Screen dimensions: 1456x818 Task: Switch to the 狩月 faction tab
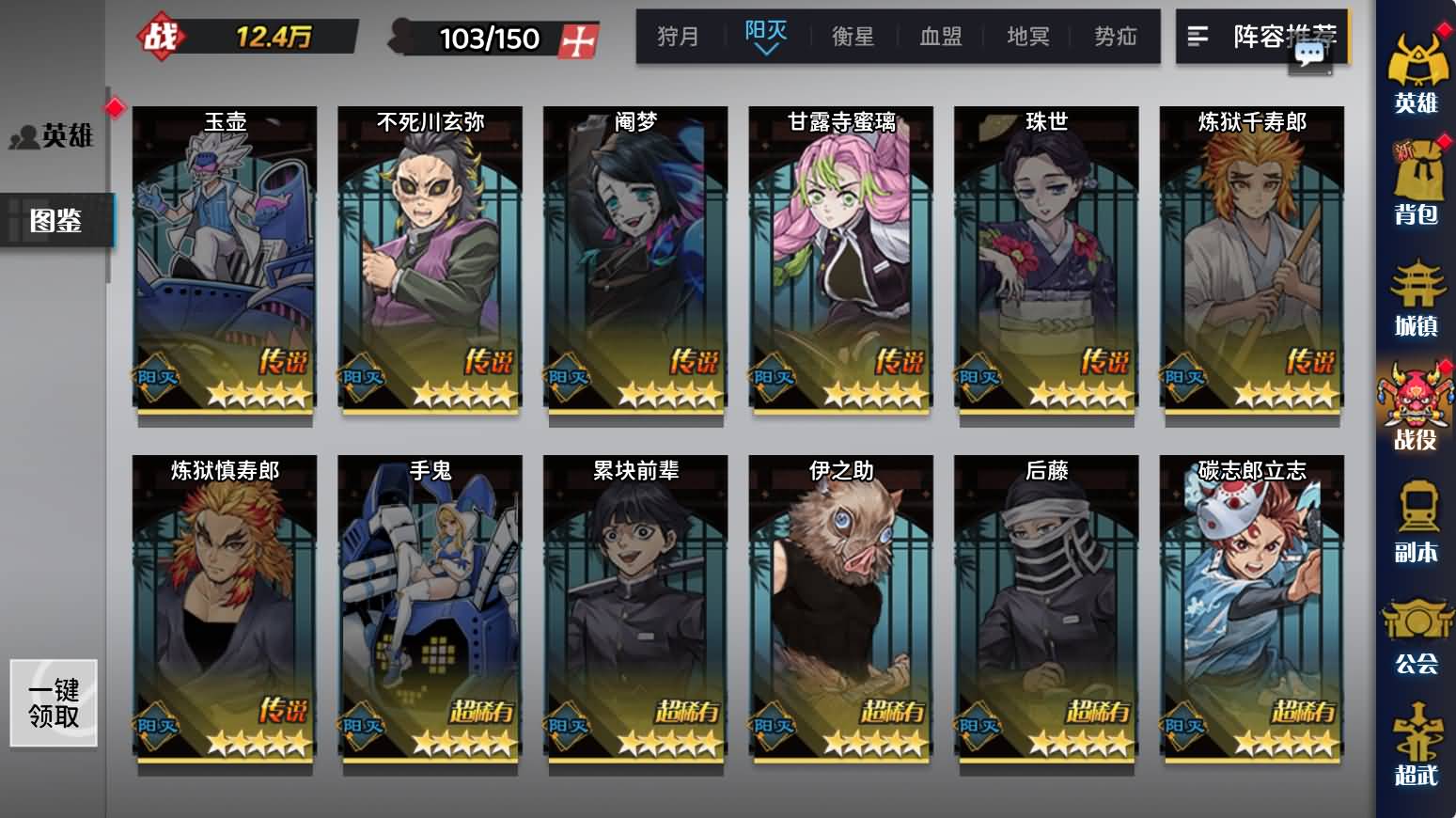tap(678, 37)
